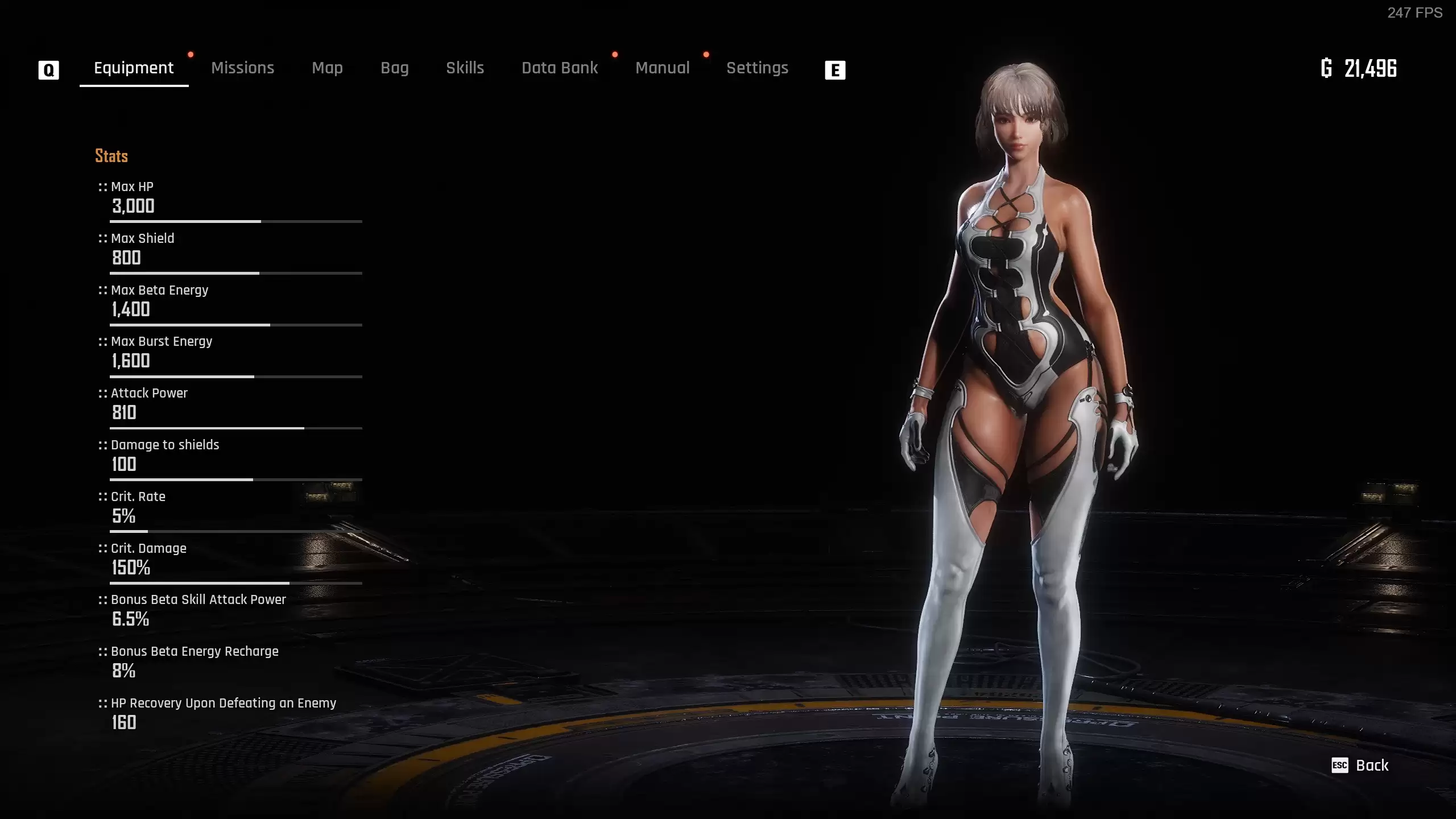Open the Missions tab

[242, 68]
